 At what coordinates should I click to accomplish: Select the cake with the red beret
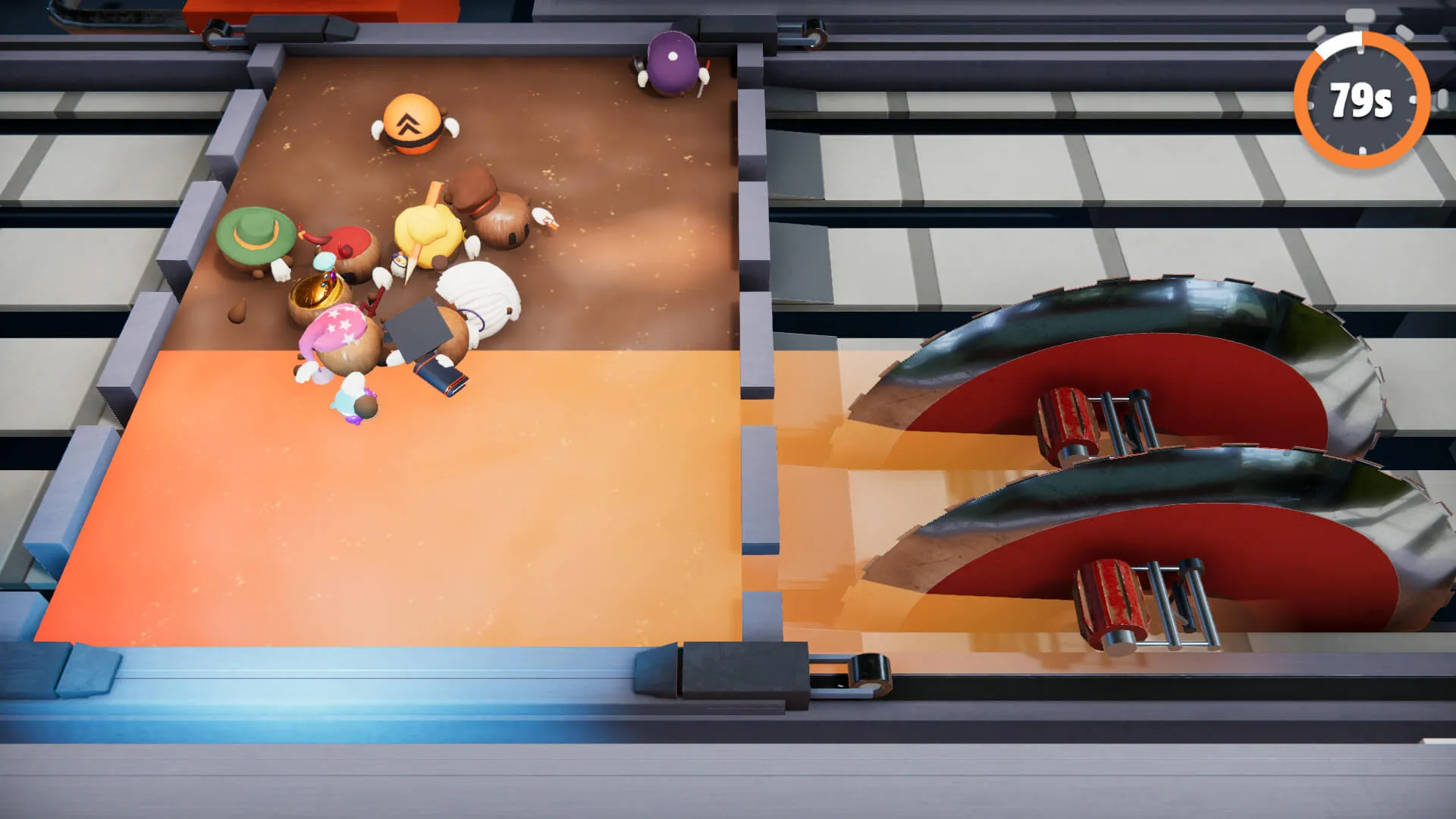click(x=349, y=243)
